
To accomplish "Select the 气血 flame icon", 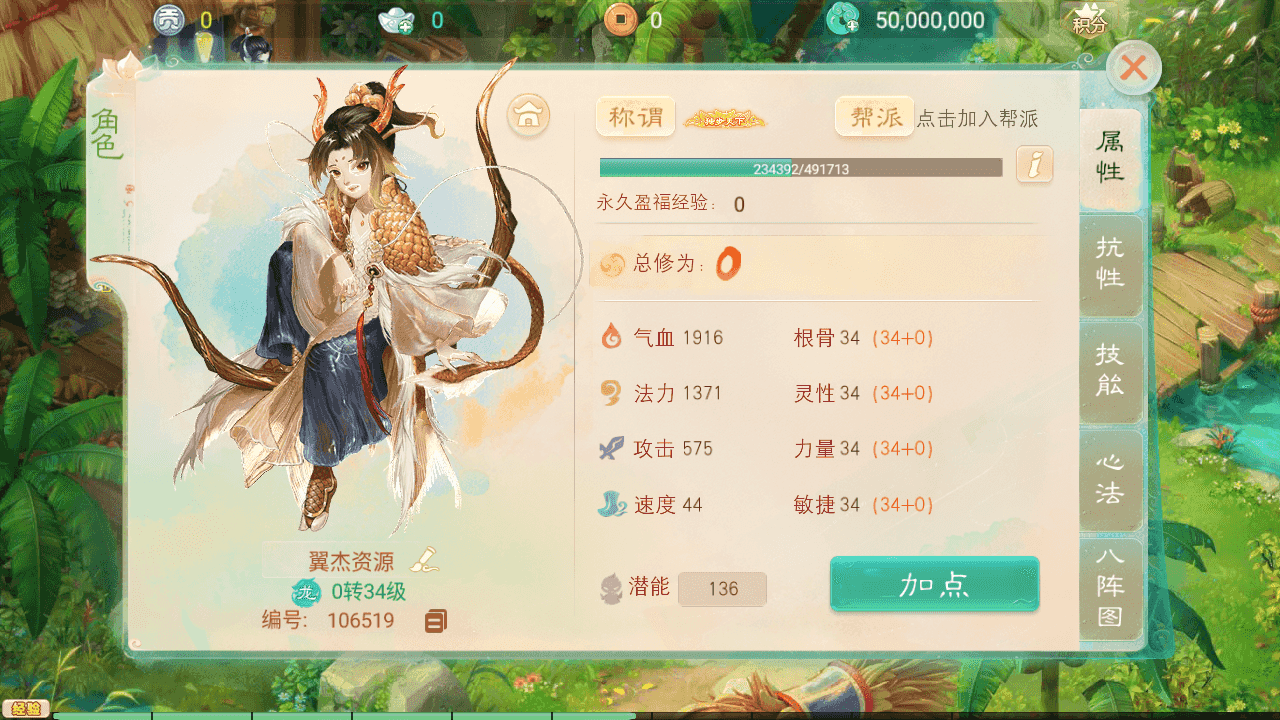I will click(x=610, y=337).
